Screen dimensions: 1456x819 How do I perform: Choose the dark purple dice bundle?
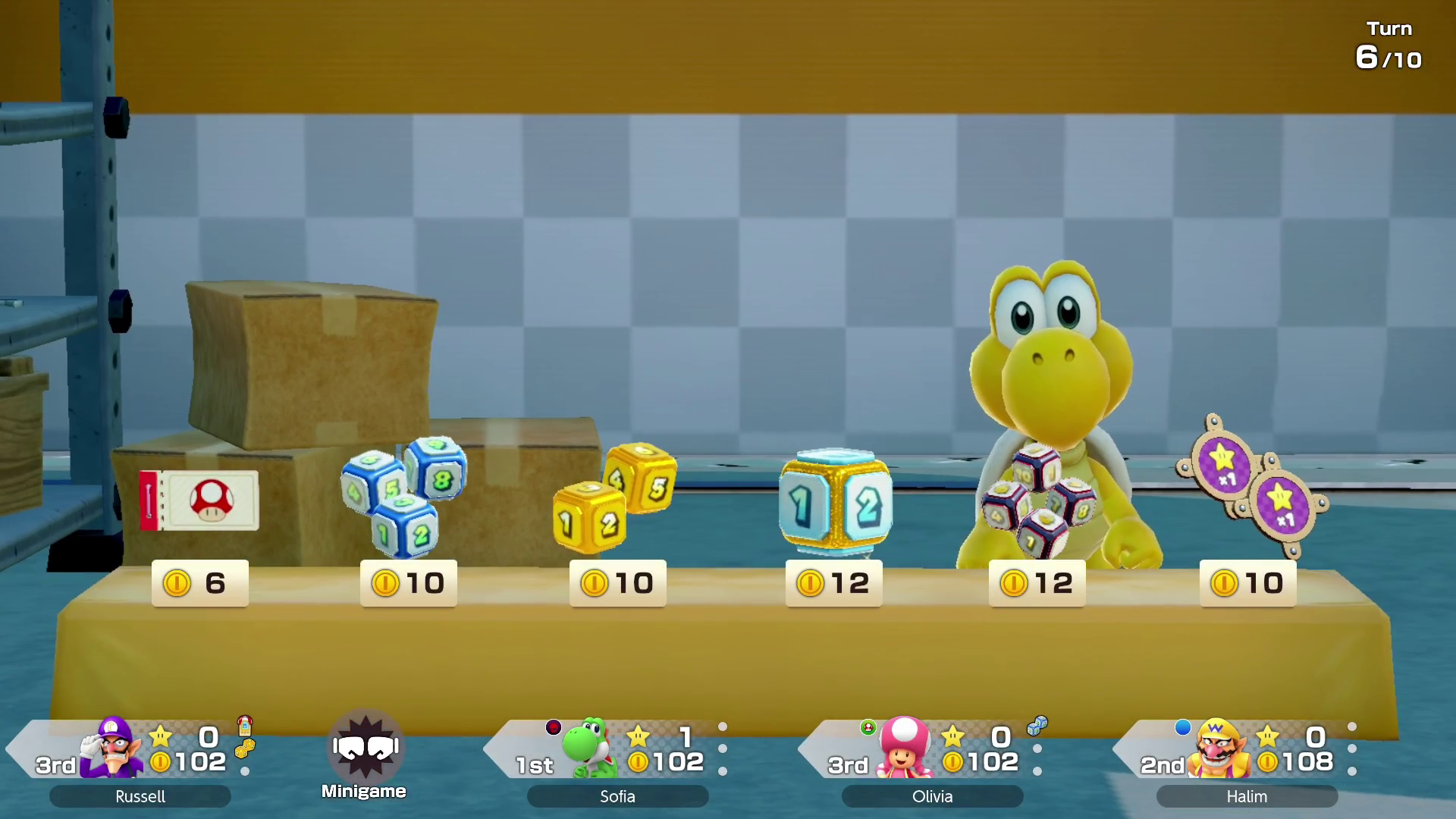1039,500
